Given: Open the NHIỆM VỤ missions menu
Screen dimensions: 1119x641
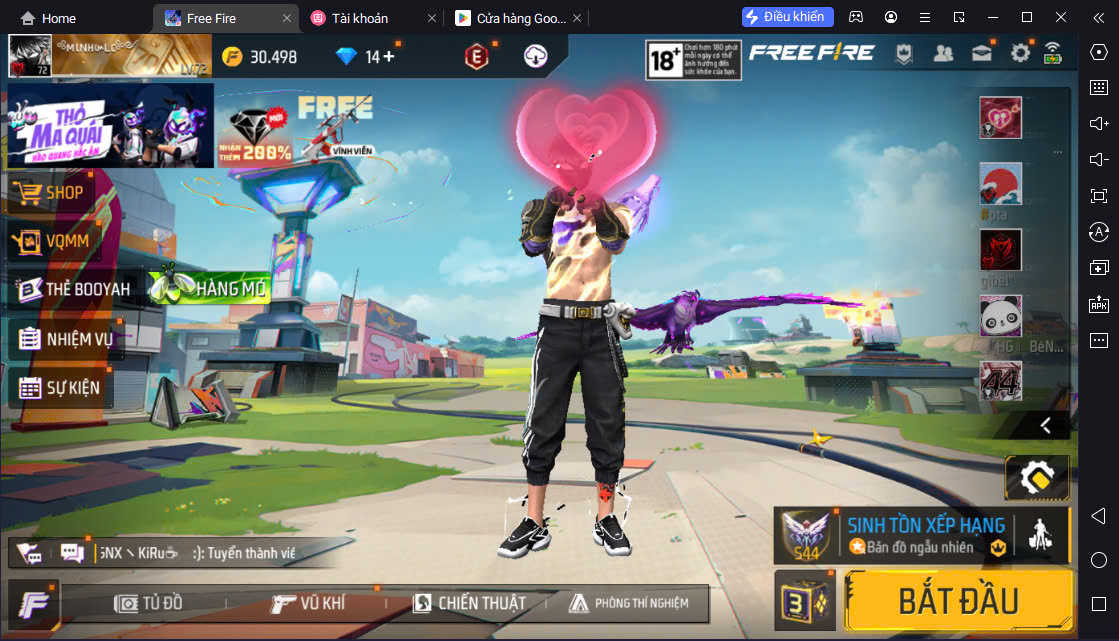Looking at the screenshot, I should (66, 339).
